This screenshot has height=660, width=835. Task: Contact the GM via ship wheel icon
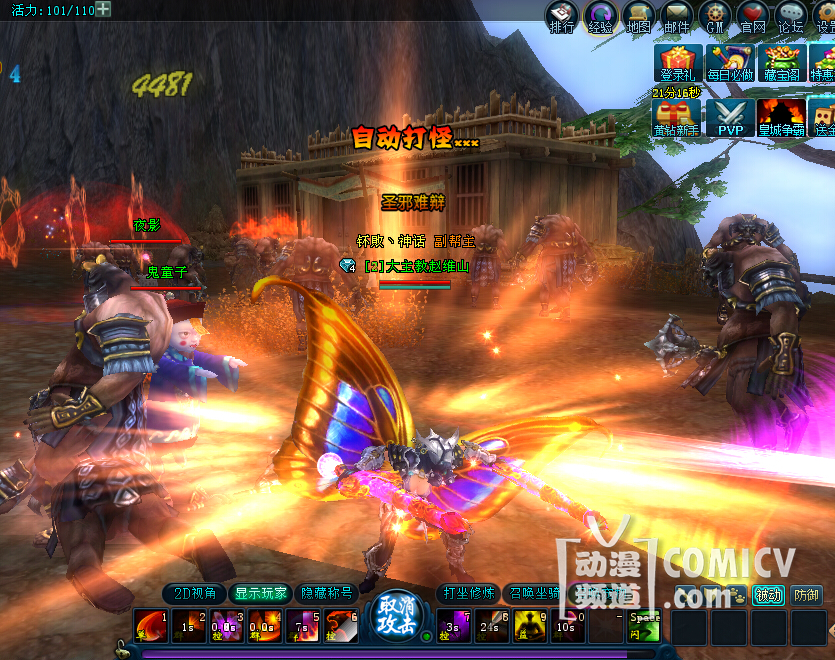tap(715, 16)
